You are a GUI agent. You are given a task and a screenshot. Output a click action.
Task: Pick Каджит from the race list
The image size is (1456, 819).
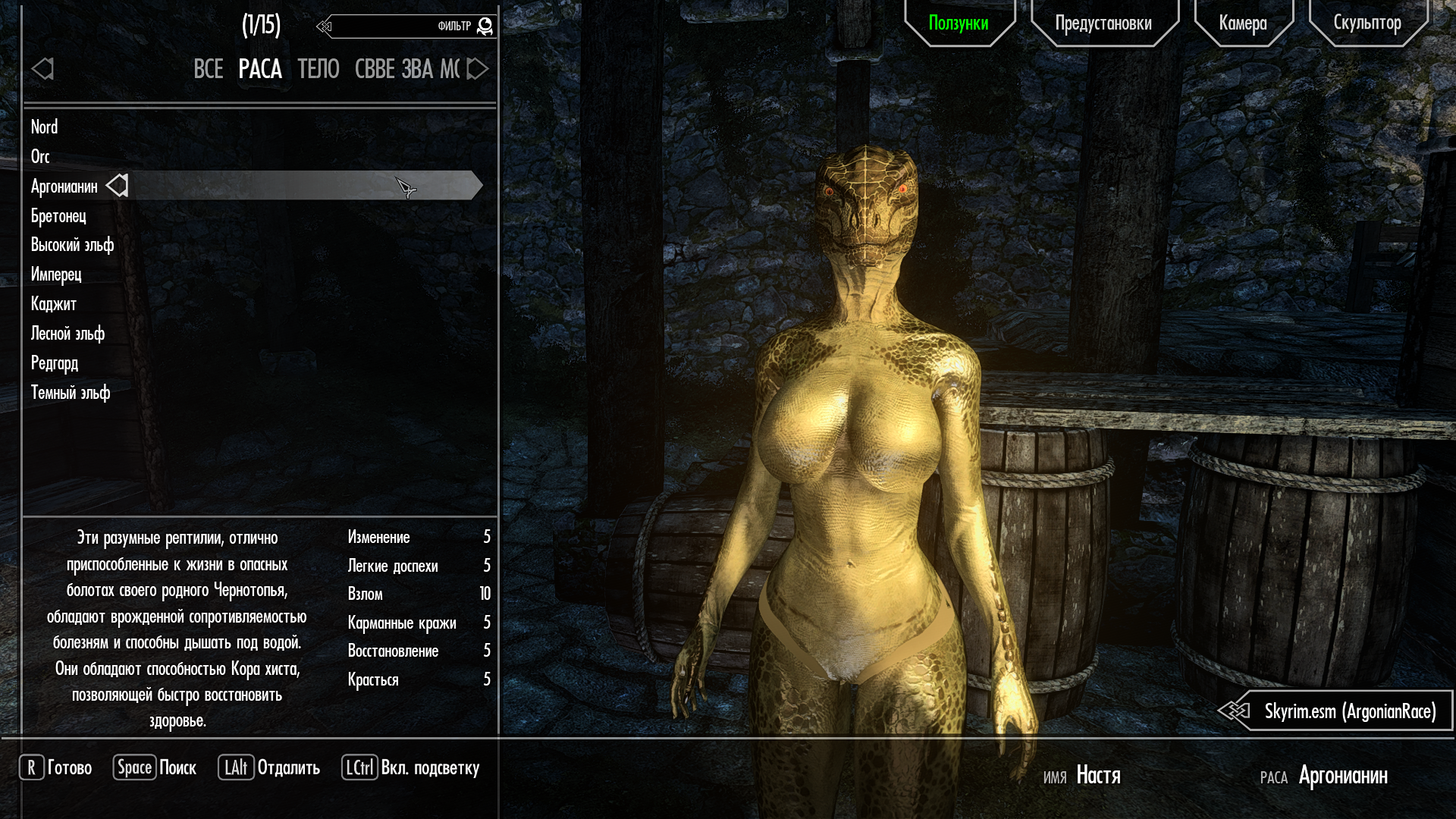click(54, 304)
